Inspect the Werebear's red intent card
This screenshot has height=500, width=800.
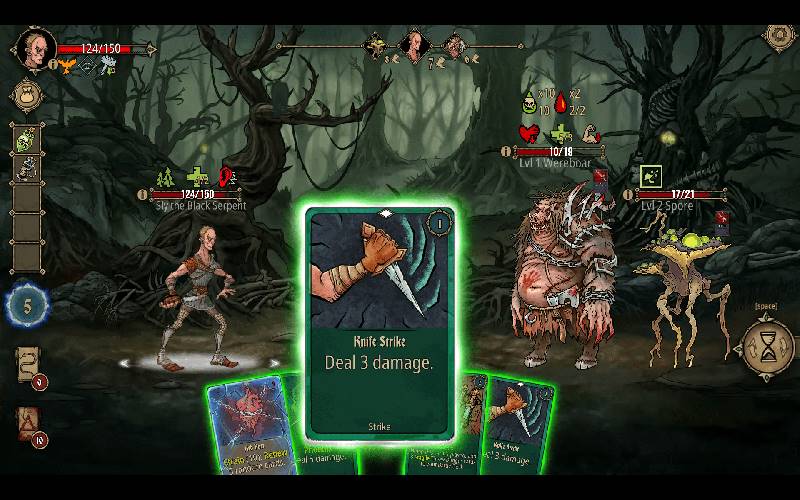(600, 180)
